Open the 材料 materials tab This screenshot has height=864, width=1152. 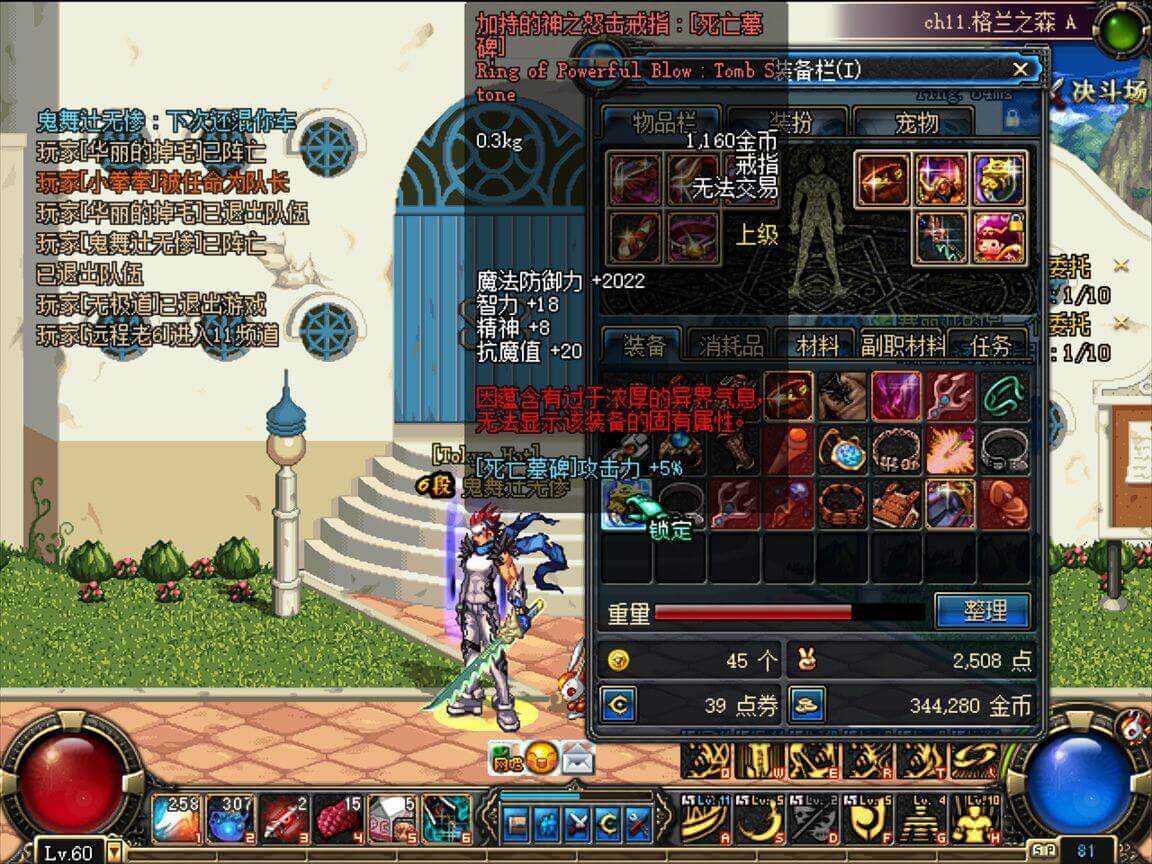[817, 346]
